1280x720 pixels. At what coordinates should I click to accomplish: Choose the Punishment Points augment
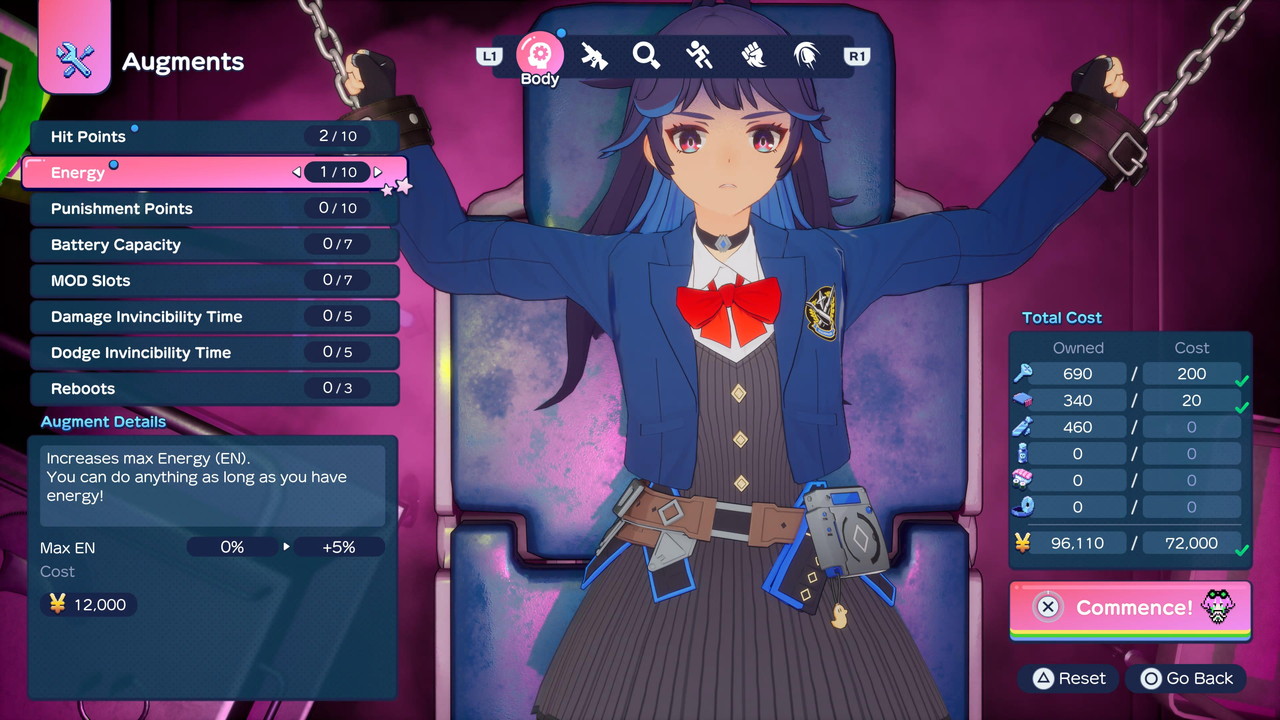pyautogui.click(x=214, y=209)
